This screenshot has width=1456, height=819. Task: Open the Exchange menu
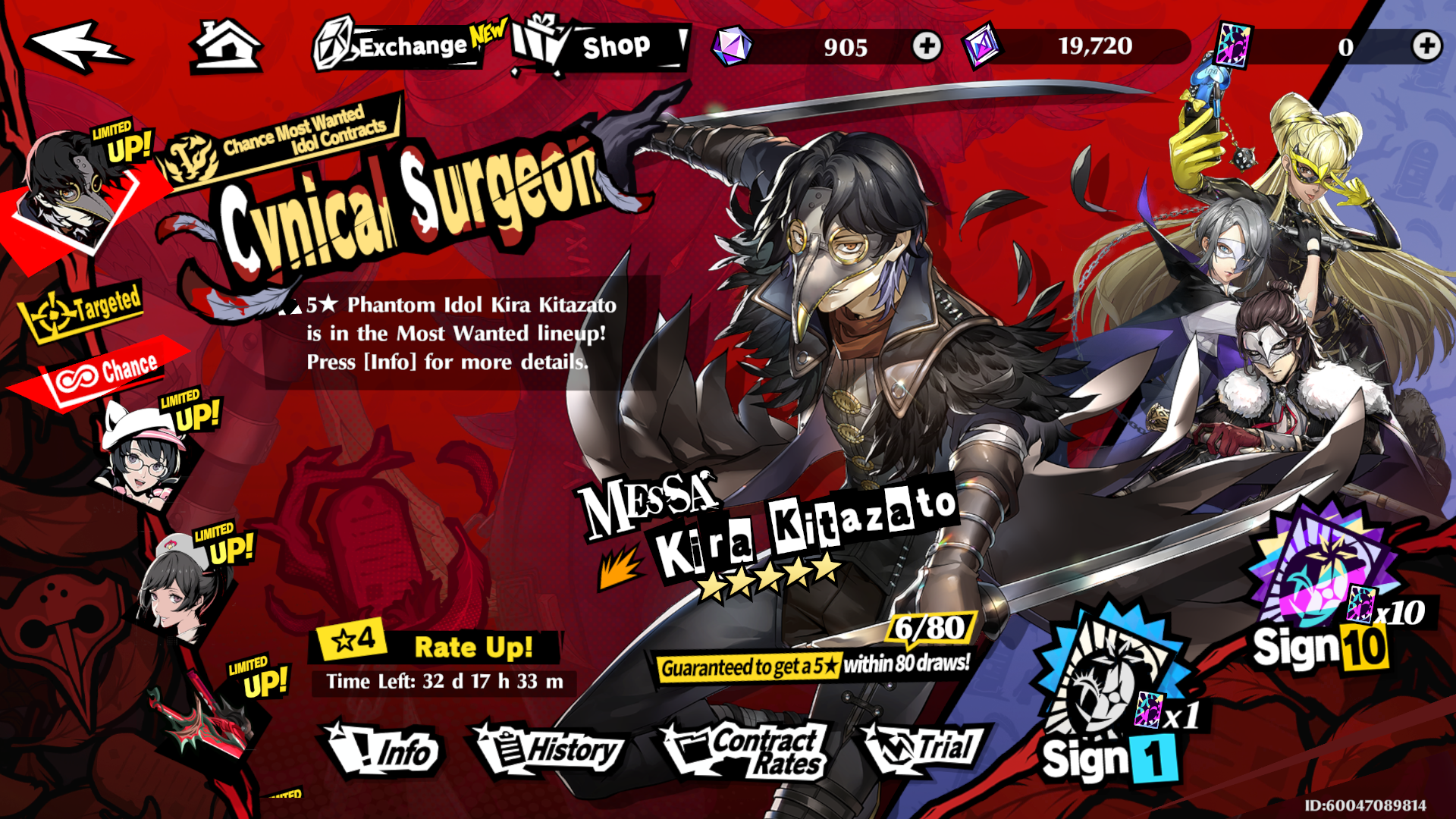tap(400, 45)
